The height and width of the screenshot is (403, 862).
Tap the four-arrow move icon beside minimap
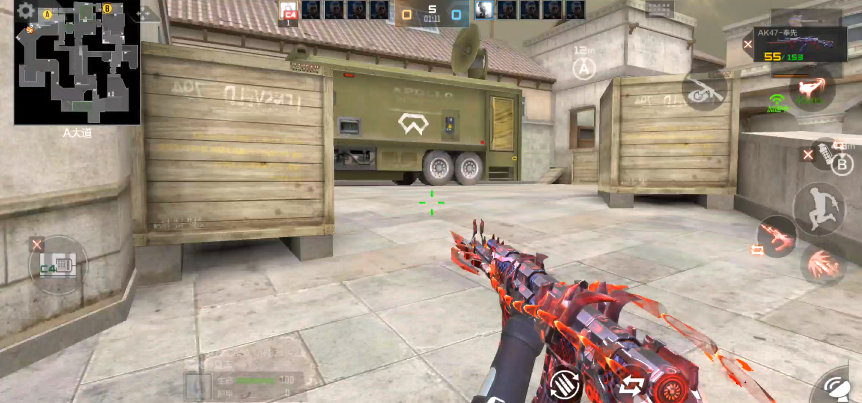click(x=149, y=13)
